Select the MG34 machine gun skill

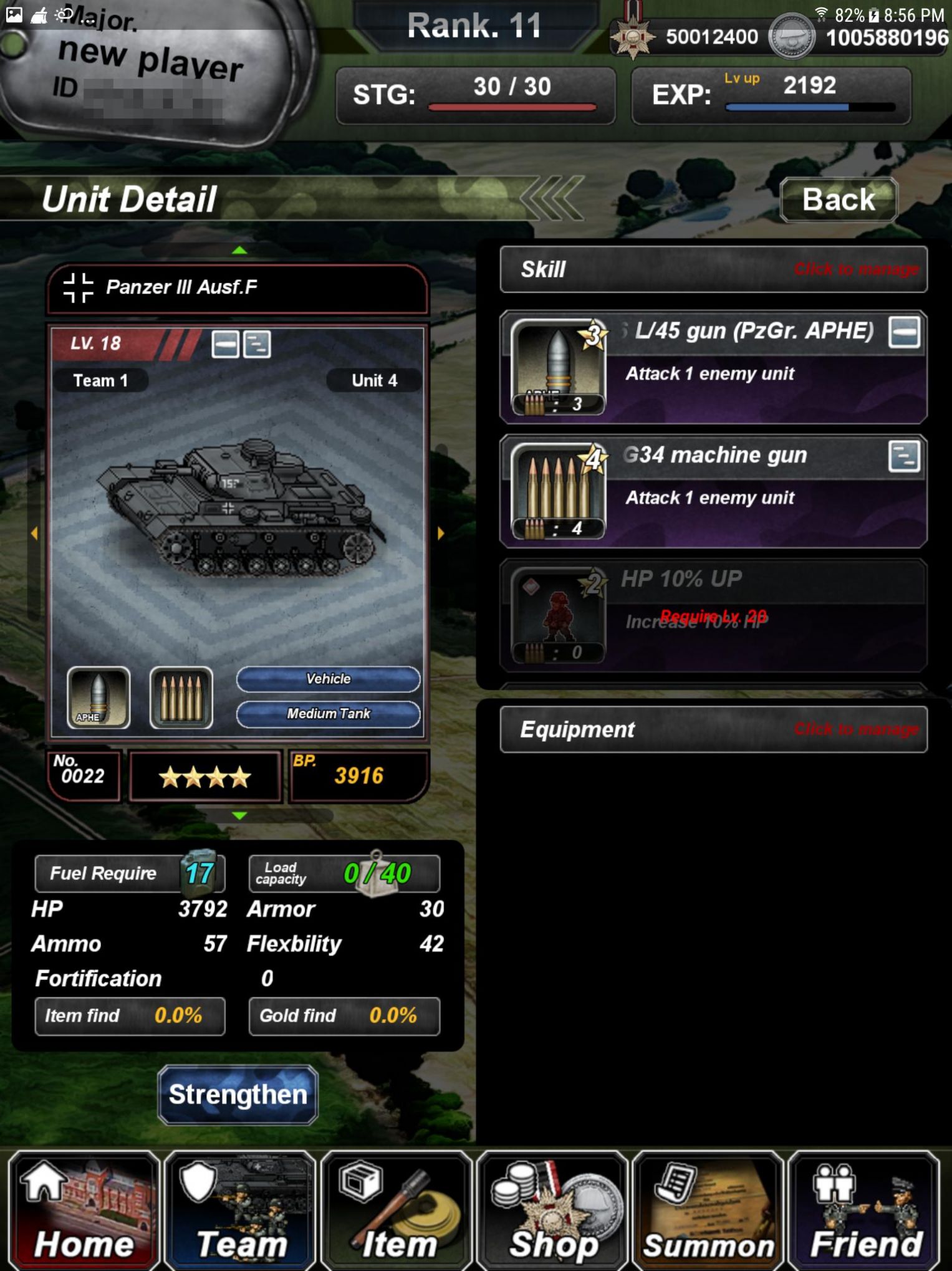[x=713, y=491]
